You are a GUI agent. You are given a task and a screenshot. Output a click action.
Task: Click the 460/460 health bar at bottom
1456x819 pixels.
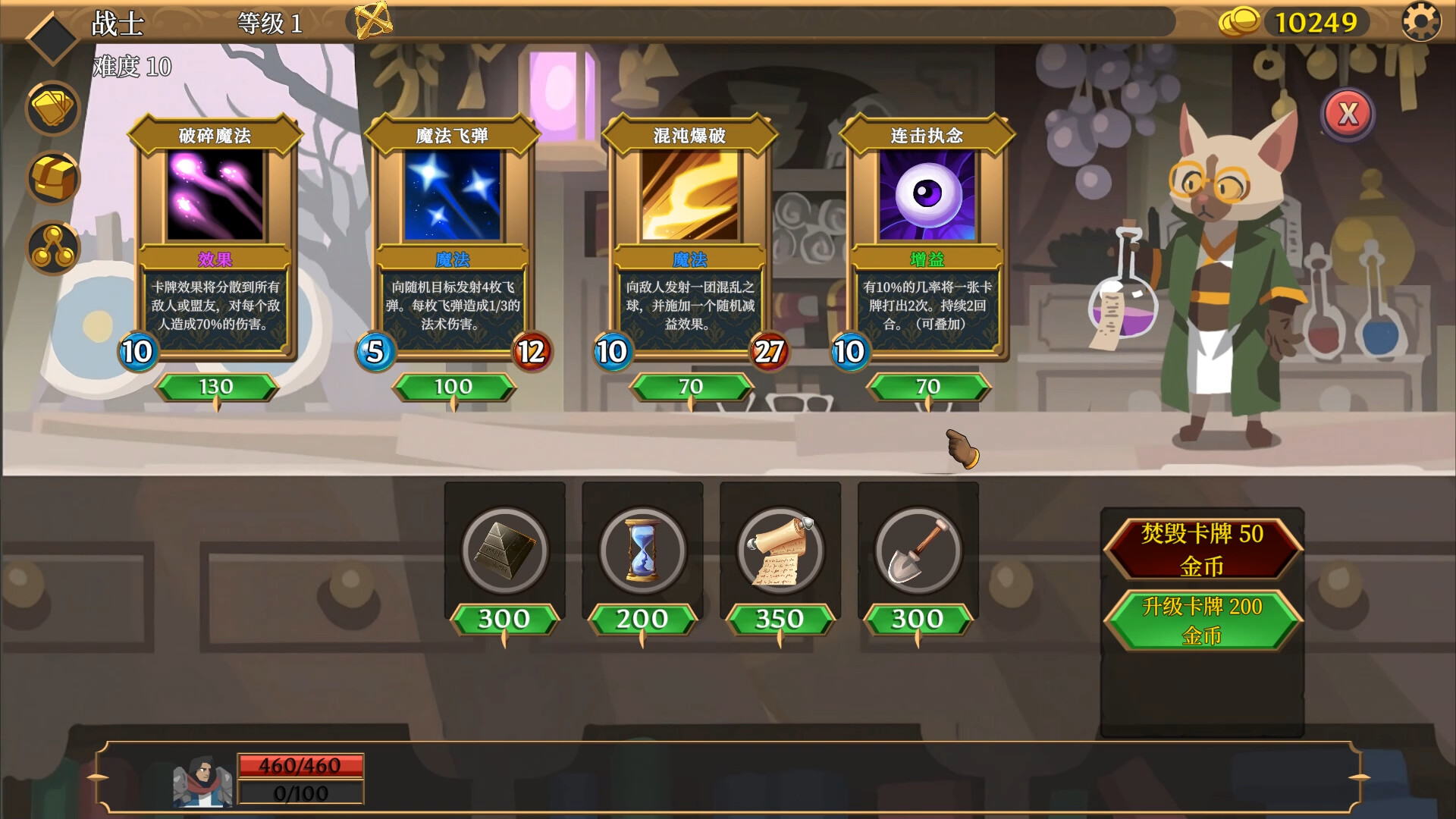click(x=300, y=765)
